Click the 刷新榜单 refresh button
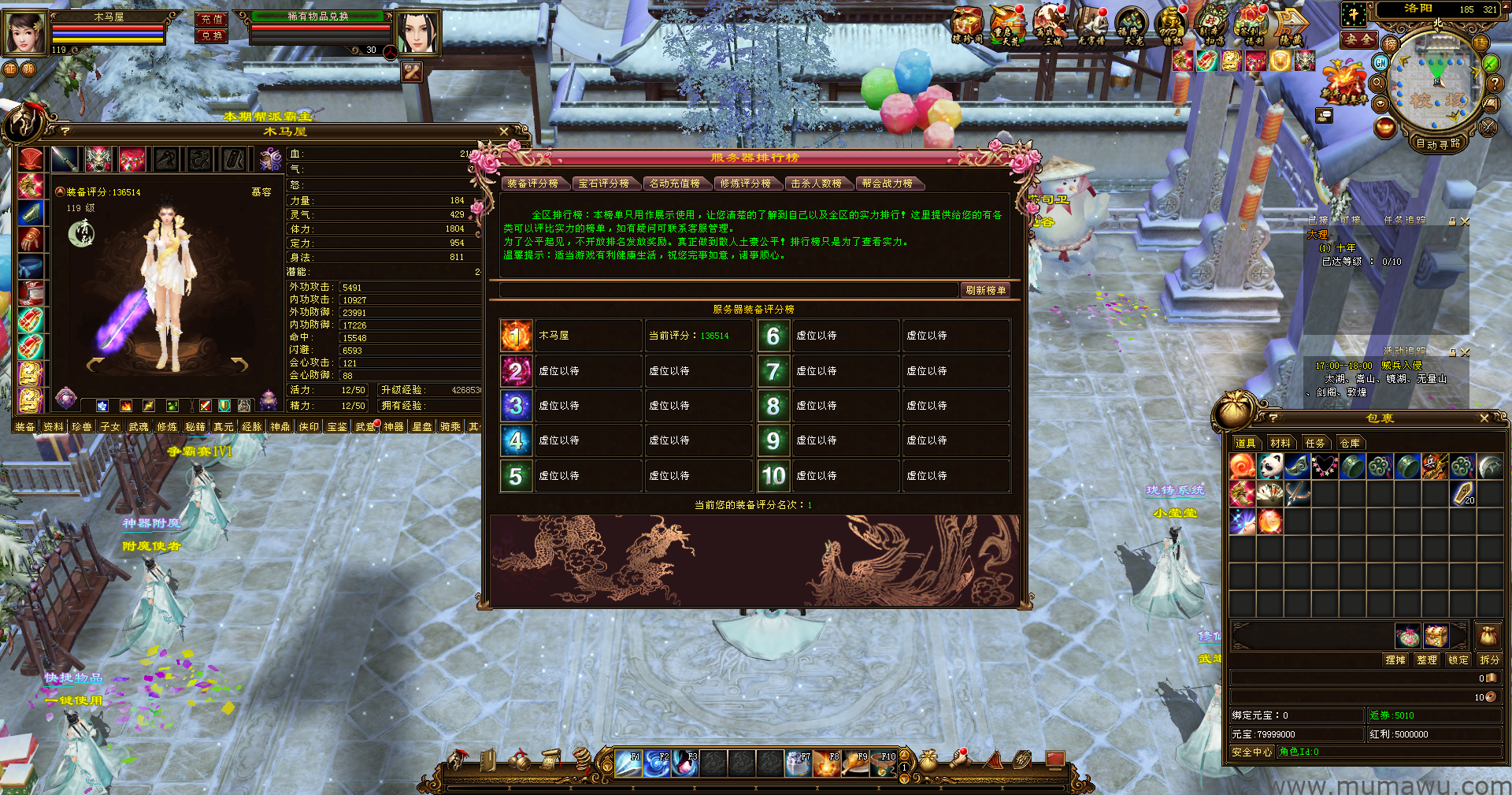This screenshot has height=795, width=1512. click(985, 291)
